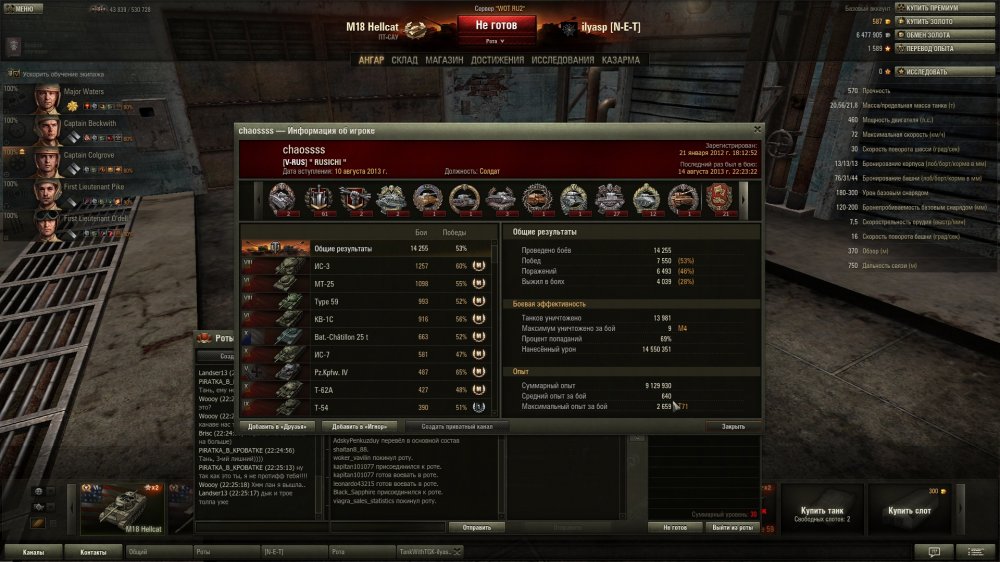Close the chaossss player info window
1000x562 pixels.
pos(757,130)
